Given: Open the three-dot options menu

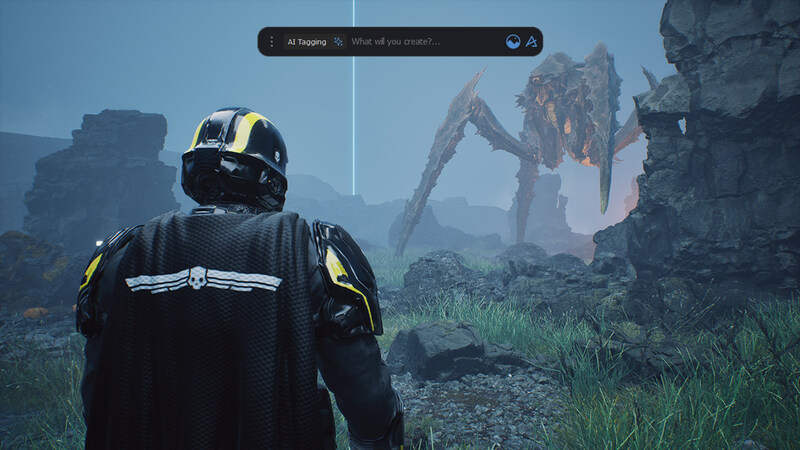Looking at the screenshot, I should pyautogui.click(x=271, y=42).
